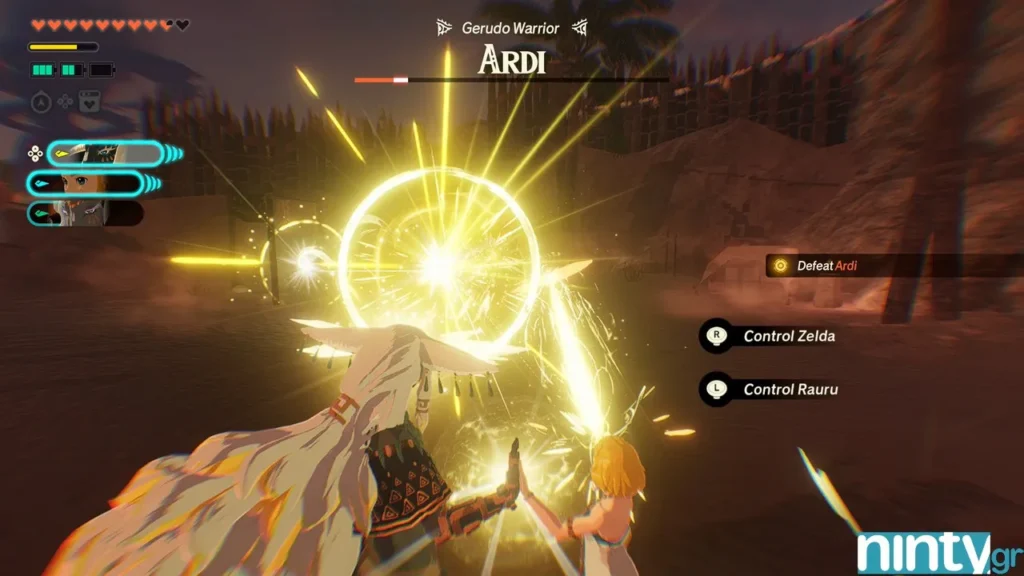Select Zelda's portrait in the party list
The height and width of the screenshot is (576, 1024).
coord(85,184)
